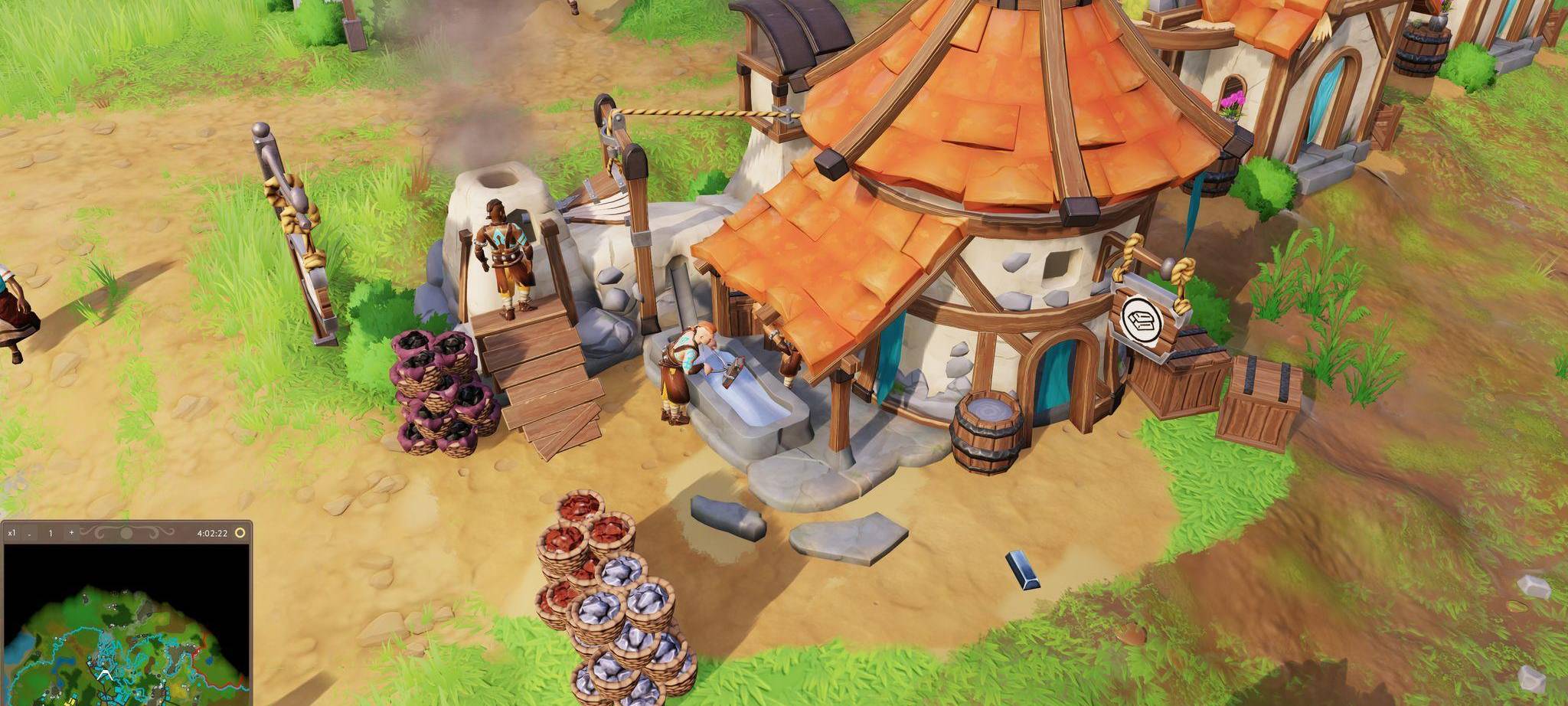Click the decorative emblem on the minimap toolbar
The image size is (1568, 706).
point(125,534)
